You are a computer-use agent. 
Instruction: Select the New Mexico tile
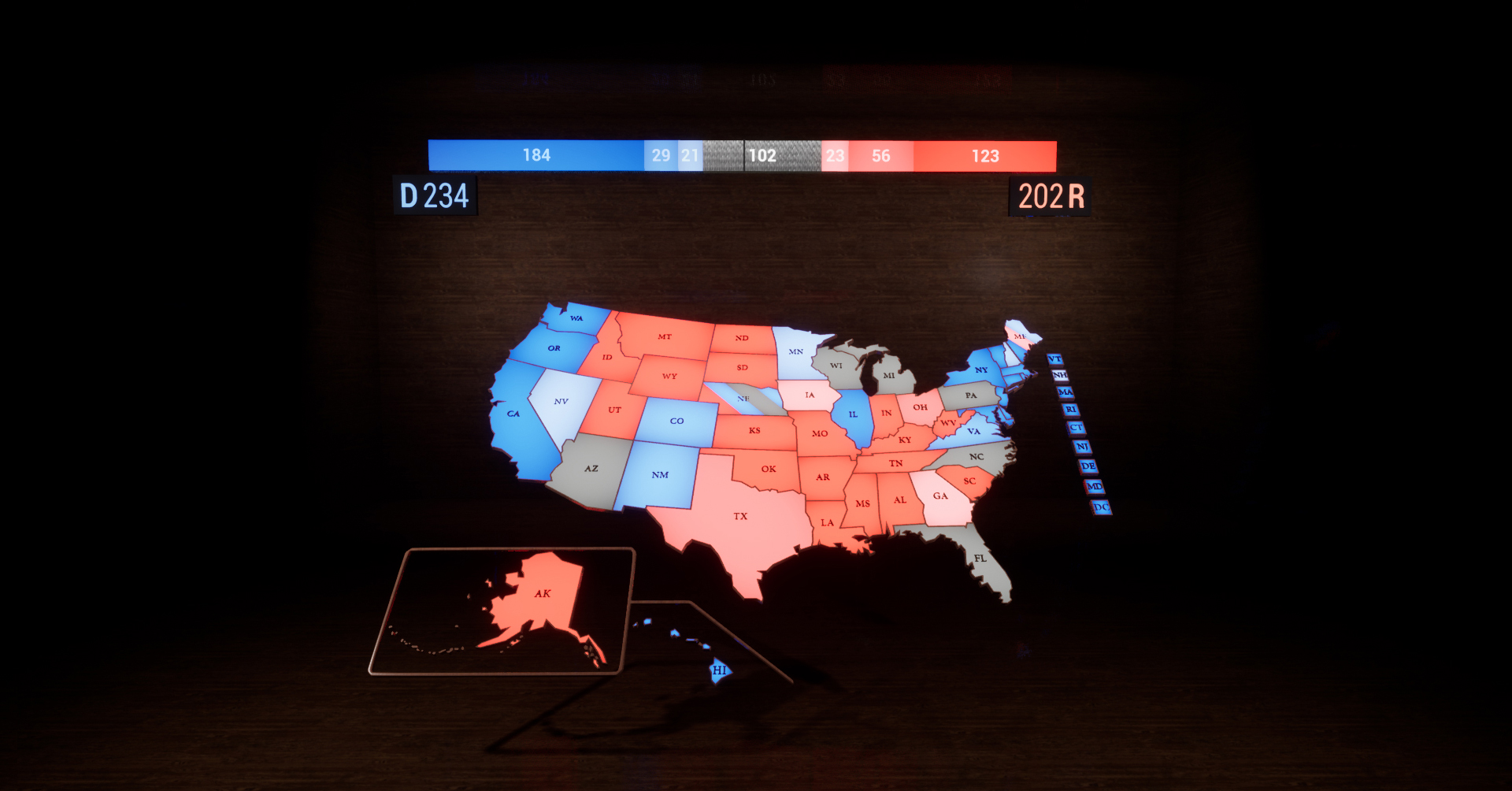(x=660, y=475)
